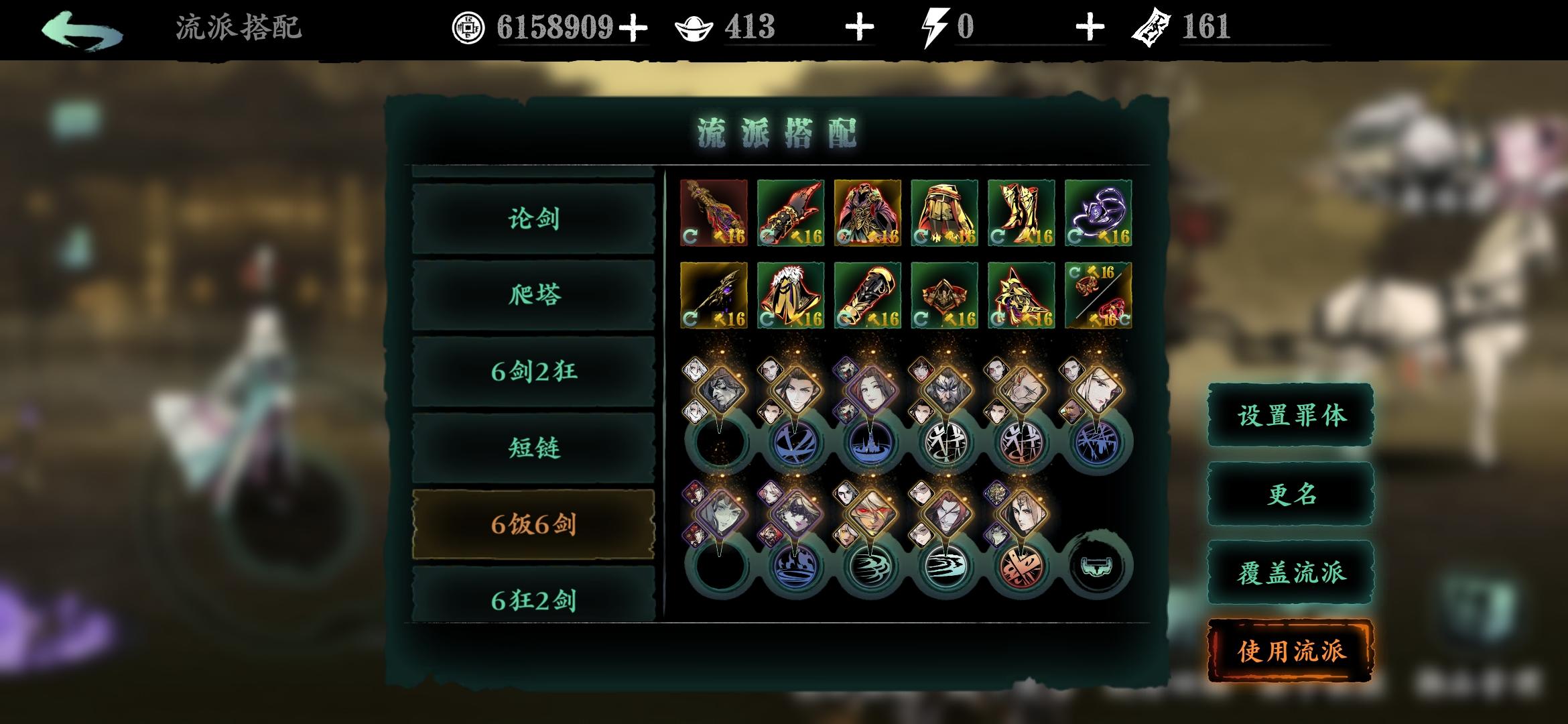The image size is (1568, 724).
Task: Add more lightning energy with plus button
Action: pos(1090,28)
